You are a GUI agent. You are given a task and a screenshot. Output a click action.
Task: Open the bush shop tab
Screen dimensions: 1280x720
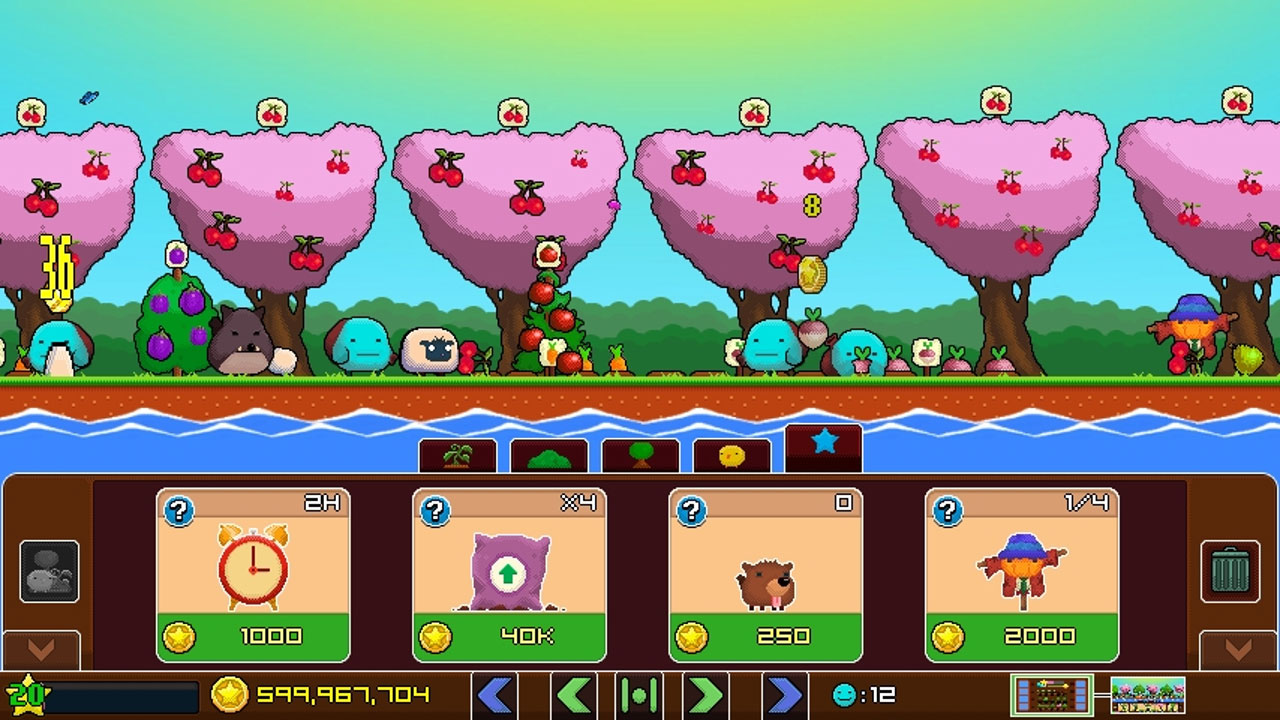pyautogui.click(x=549, y=453)
